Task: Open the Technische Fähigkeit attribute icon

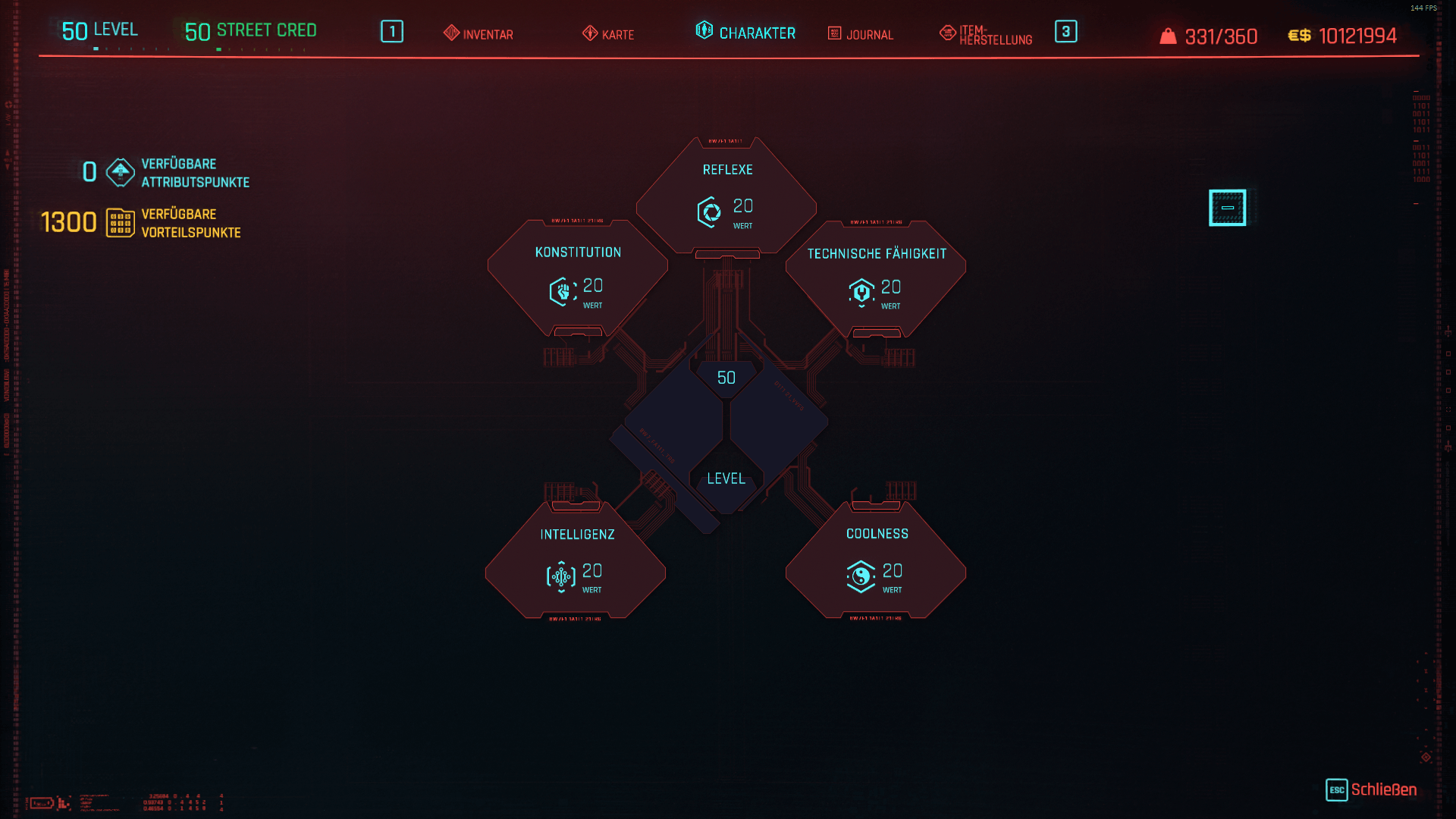Action: (861, 291)
